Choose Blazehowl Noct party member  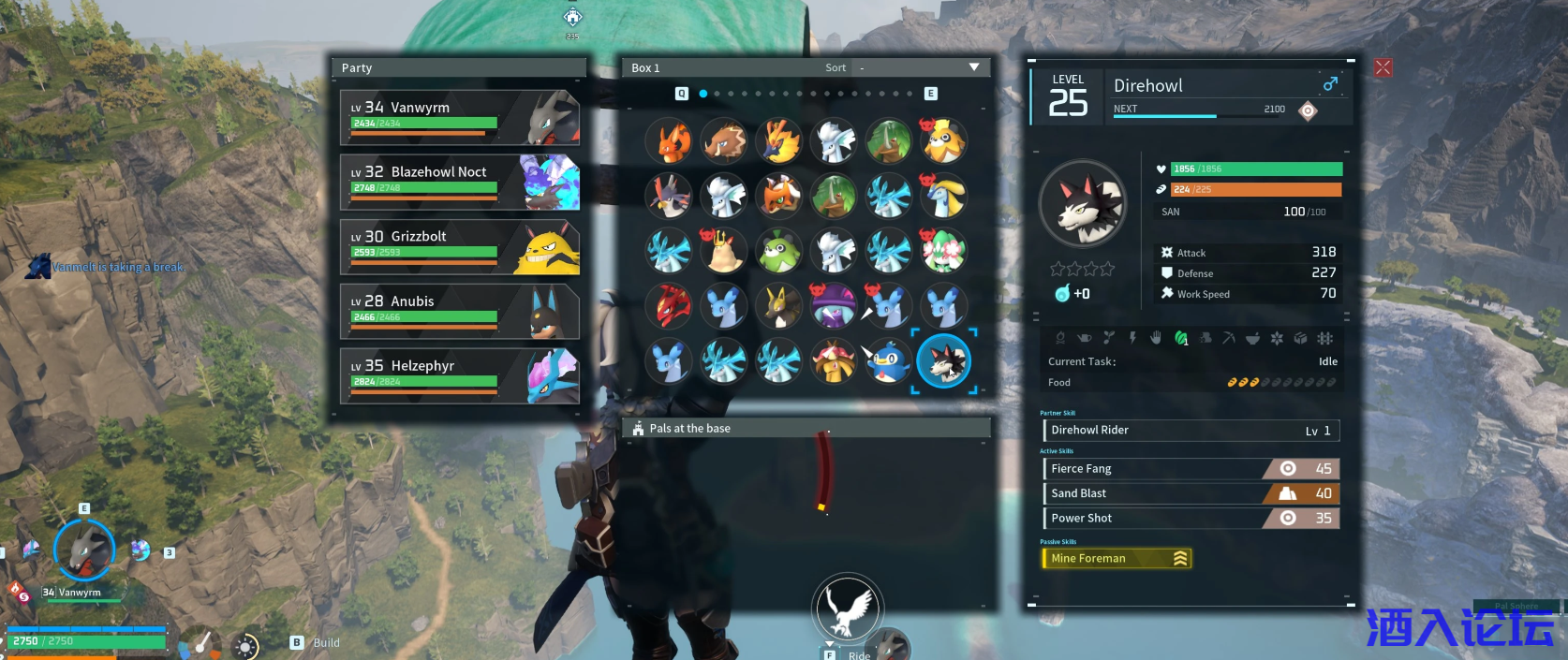tap(459, 182)
